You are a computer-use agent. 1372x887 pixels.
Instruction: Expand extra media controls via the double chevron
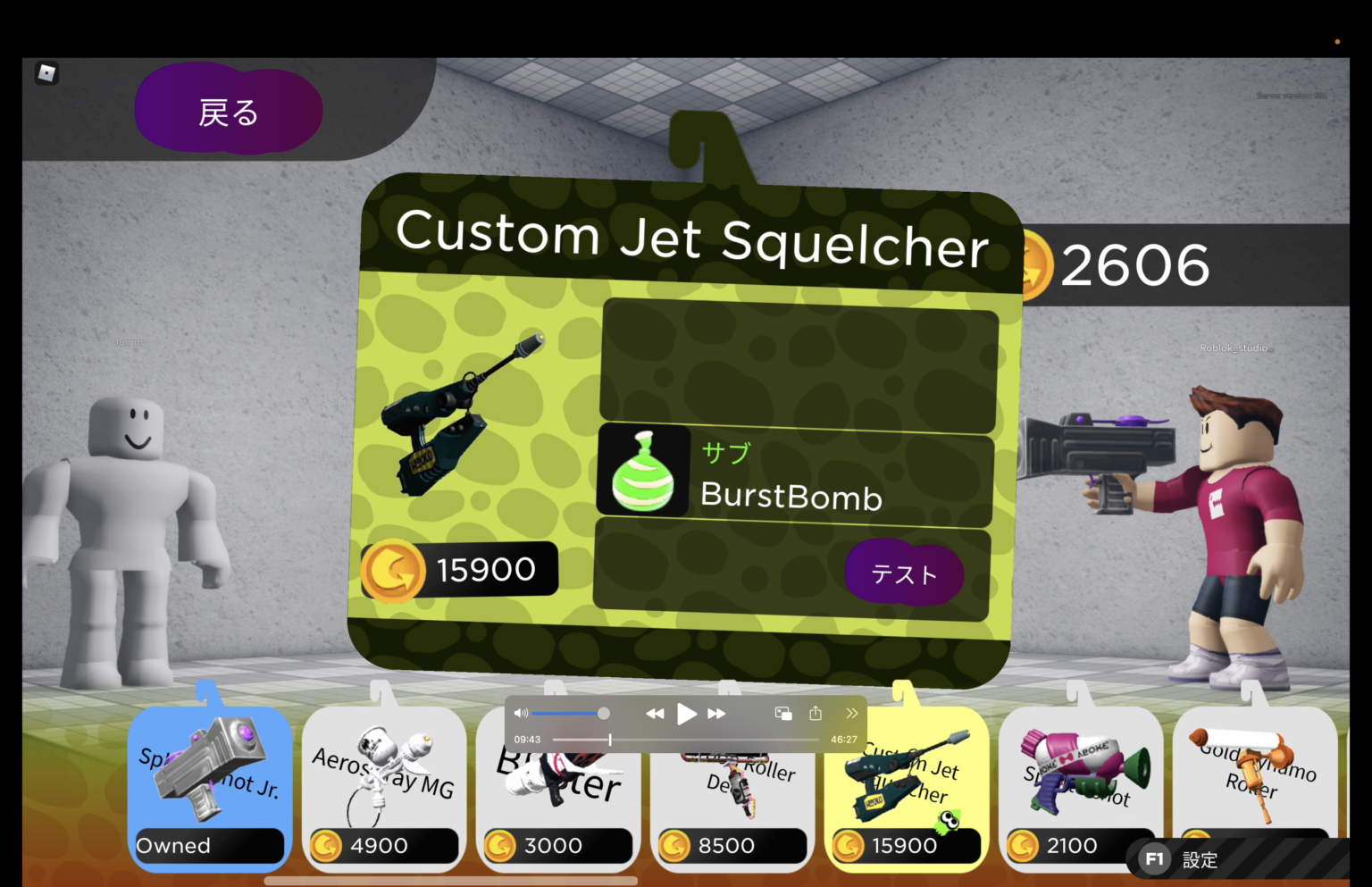pos(850,713)
